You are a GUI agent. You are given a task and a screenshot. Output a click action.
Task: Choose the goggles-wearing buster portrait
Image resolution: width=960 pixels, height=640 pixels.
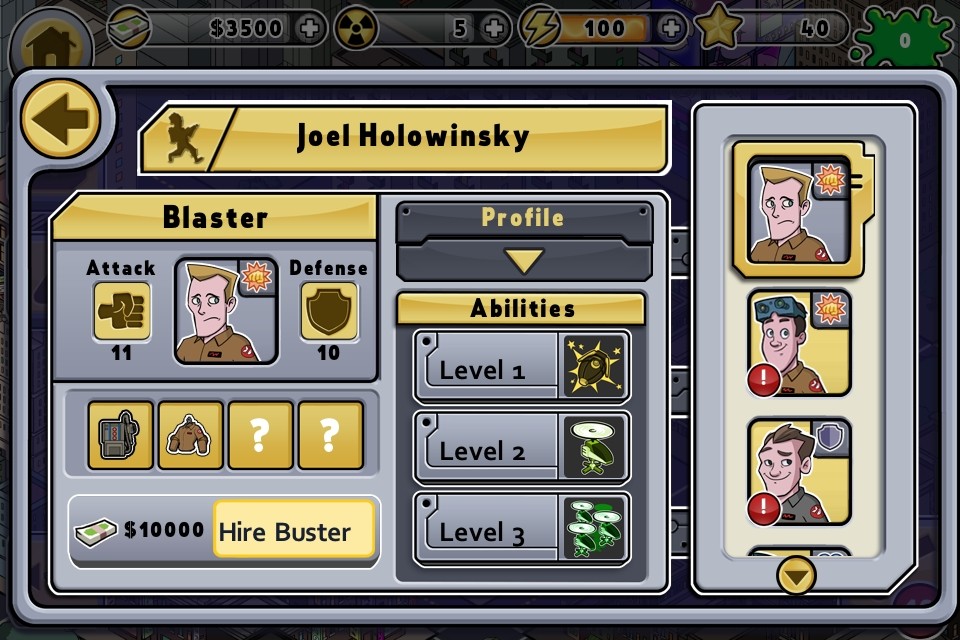point(799,343)
